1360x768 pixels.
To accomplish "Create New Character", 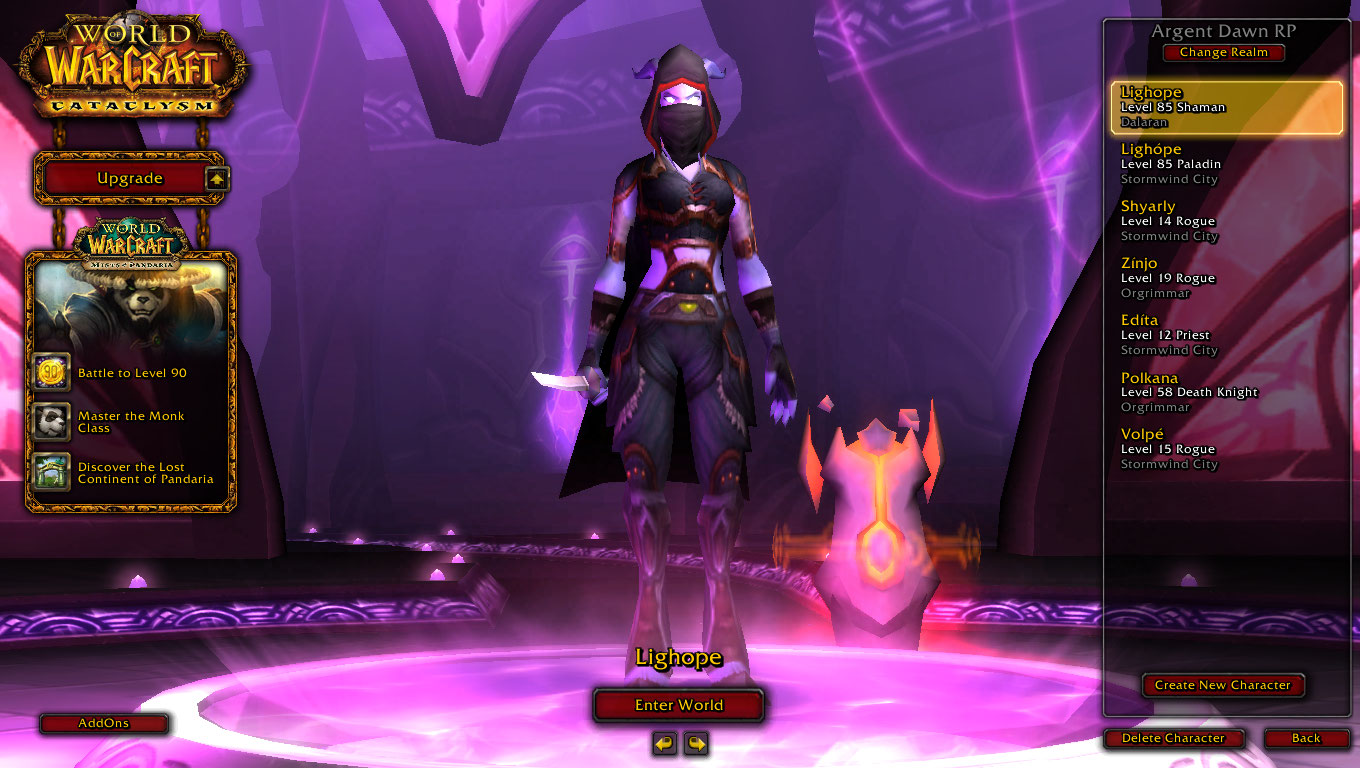I will click(x=1222, y=685).
